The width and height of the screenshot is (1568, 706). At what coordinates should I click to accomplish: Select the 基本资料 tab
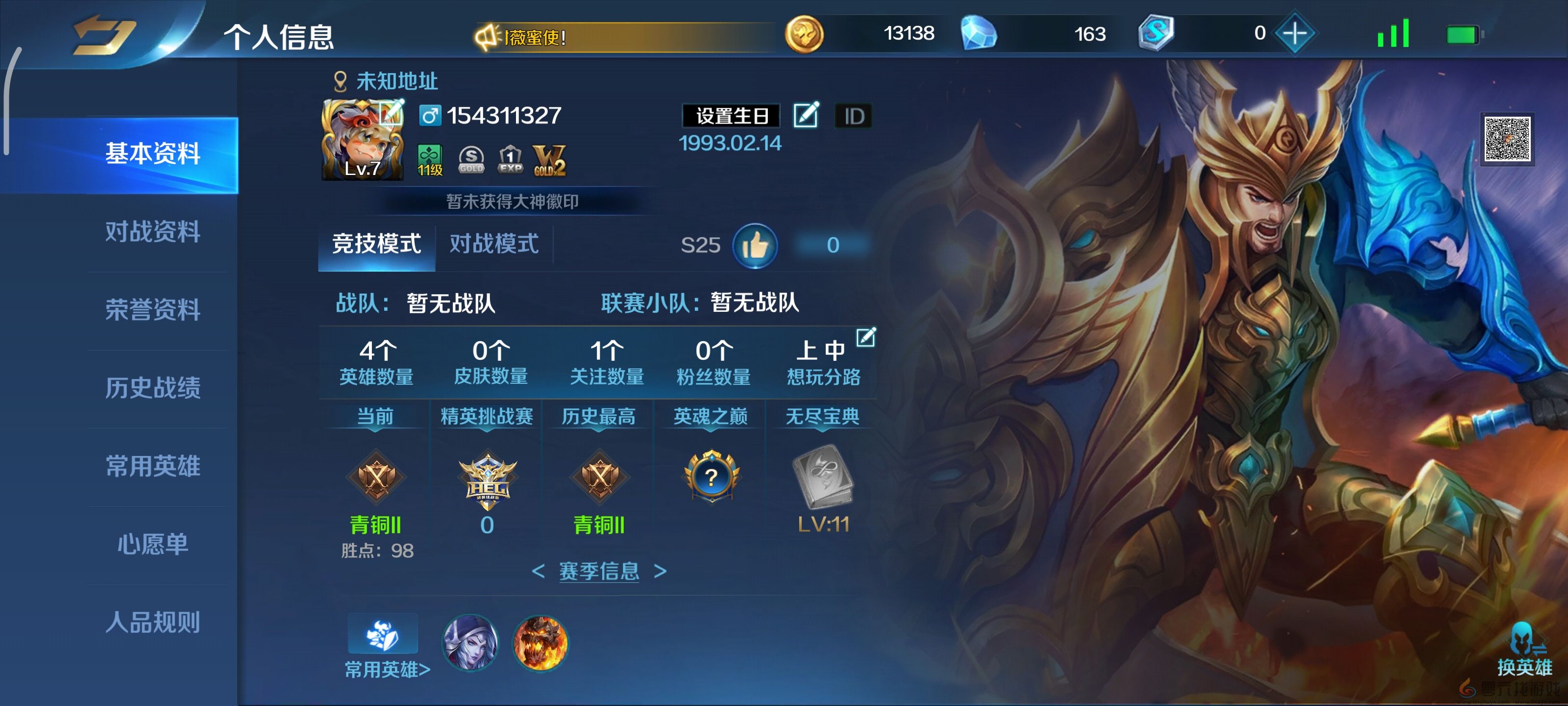[153, 153]
